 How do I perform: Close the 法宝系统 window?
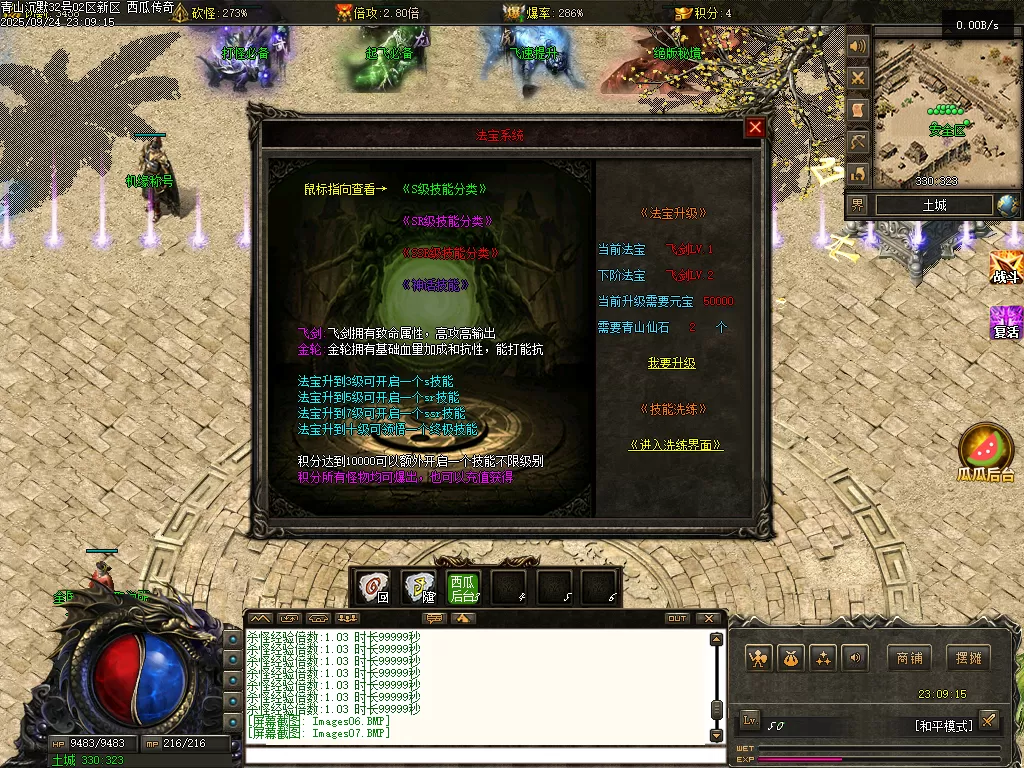[755, 128]
